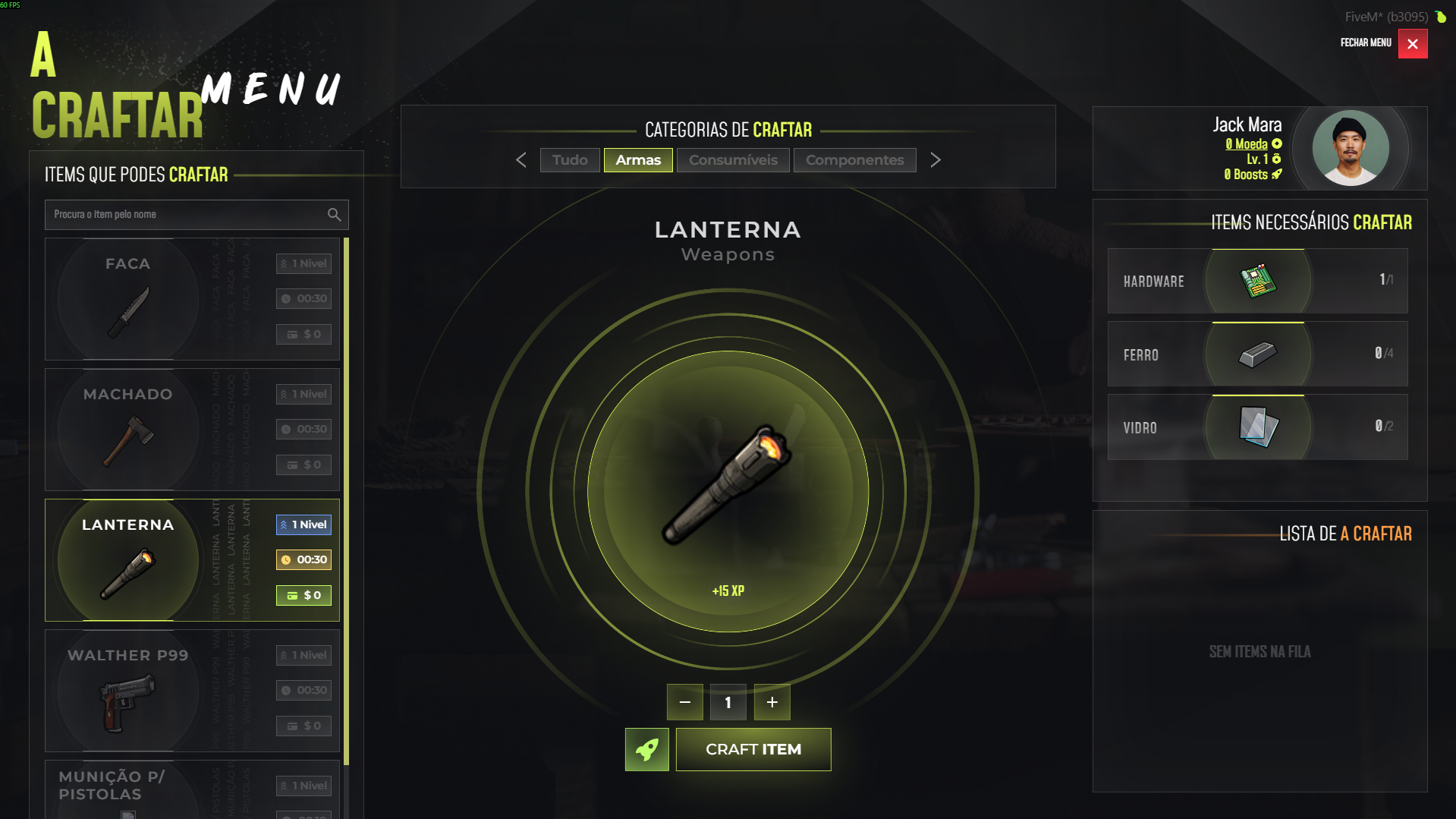Select the Armas category tab
The image size is (1456, 819).
(638, 160)
